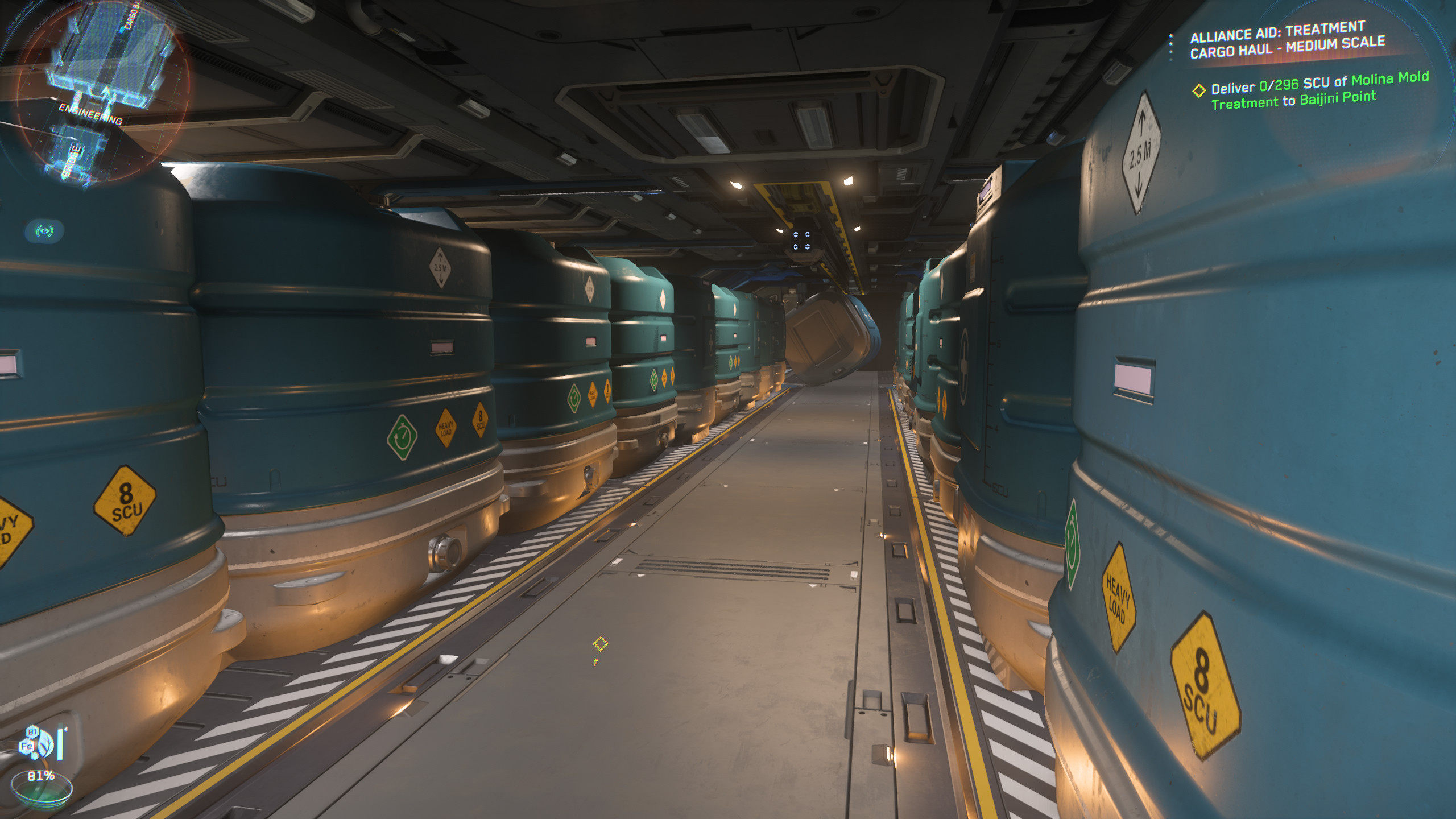Select the eye indicator icon
This screenshot has width=1456, height=819.
point(44,231)
